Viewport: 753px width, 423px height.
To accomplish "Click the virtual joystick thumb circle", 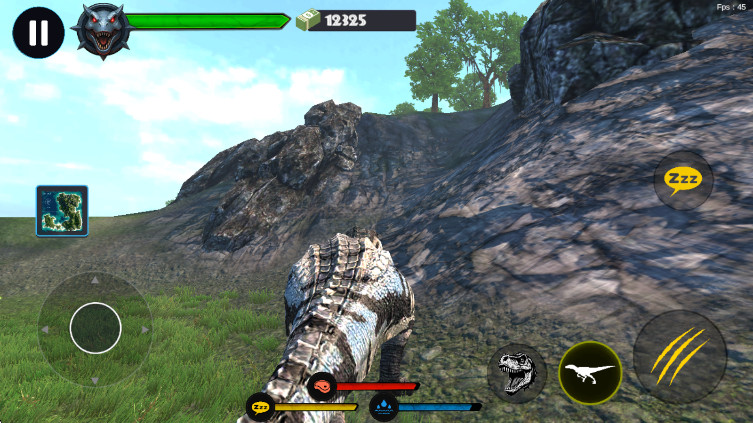I will pyautogui.click(x=95, y=328).
